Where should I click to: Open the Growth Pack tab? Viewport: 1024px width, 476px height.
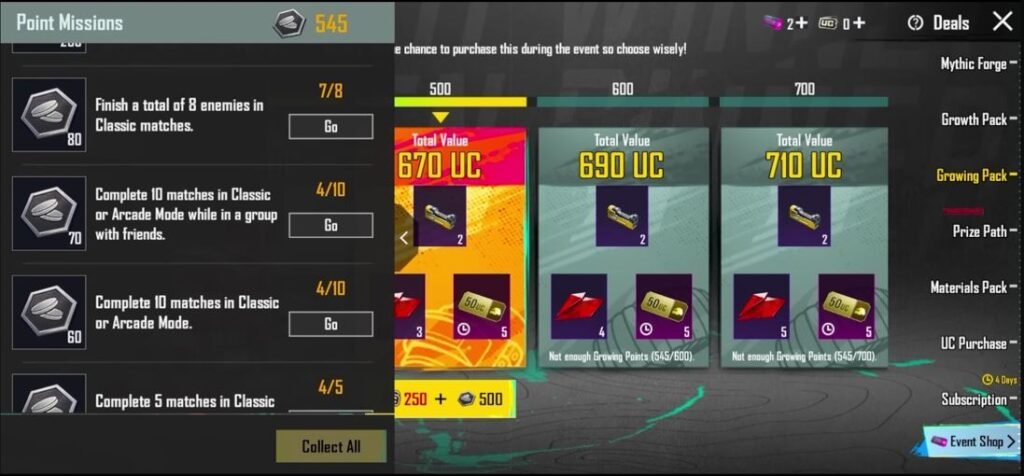[973, 119]
